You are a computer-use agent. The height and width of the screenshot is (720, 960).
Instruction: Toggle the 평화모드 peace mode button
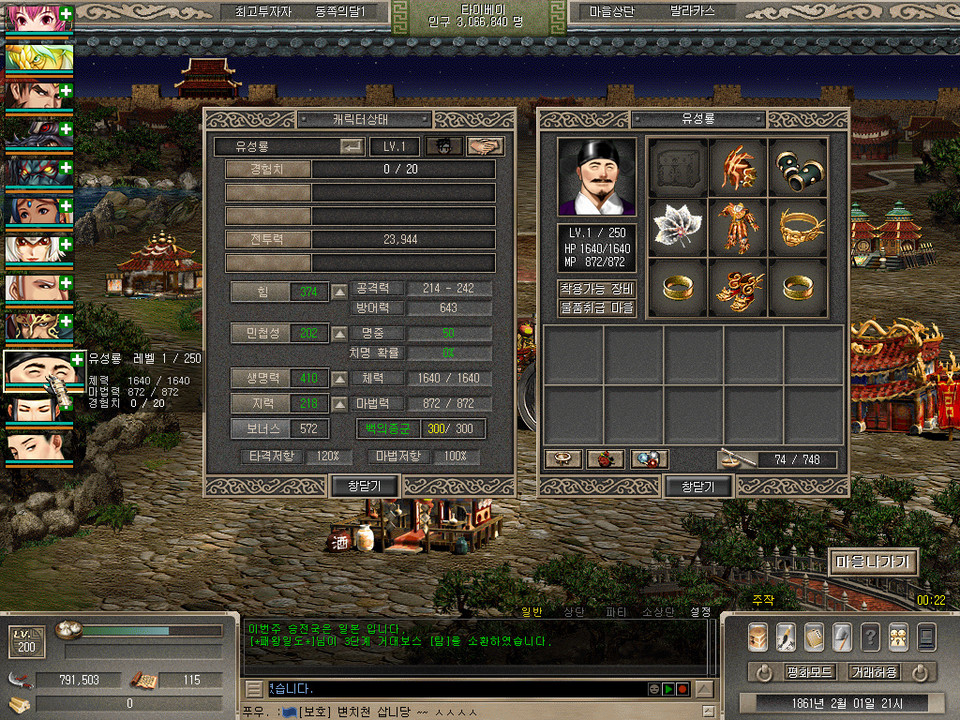(x=809, y=672)
